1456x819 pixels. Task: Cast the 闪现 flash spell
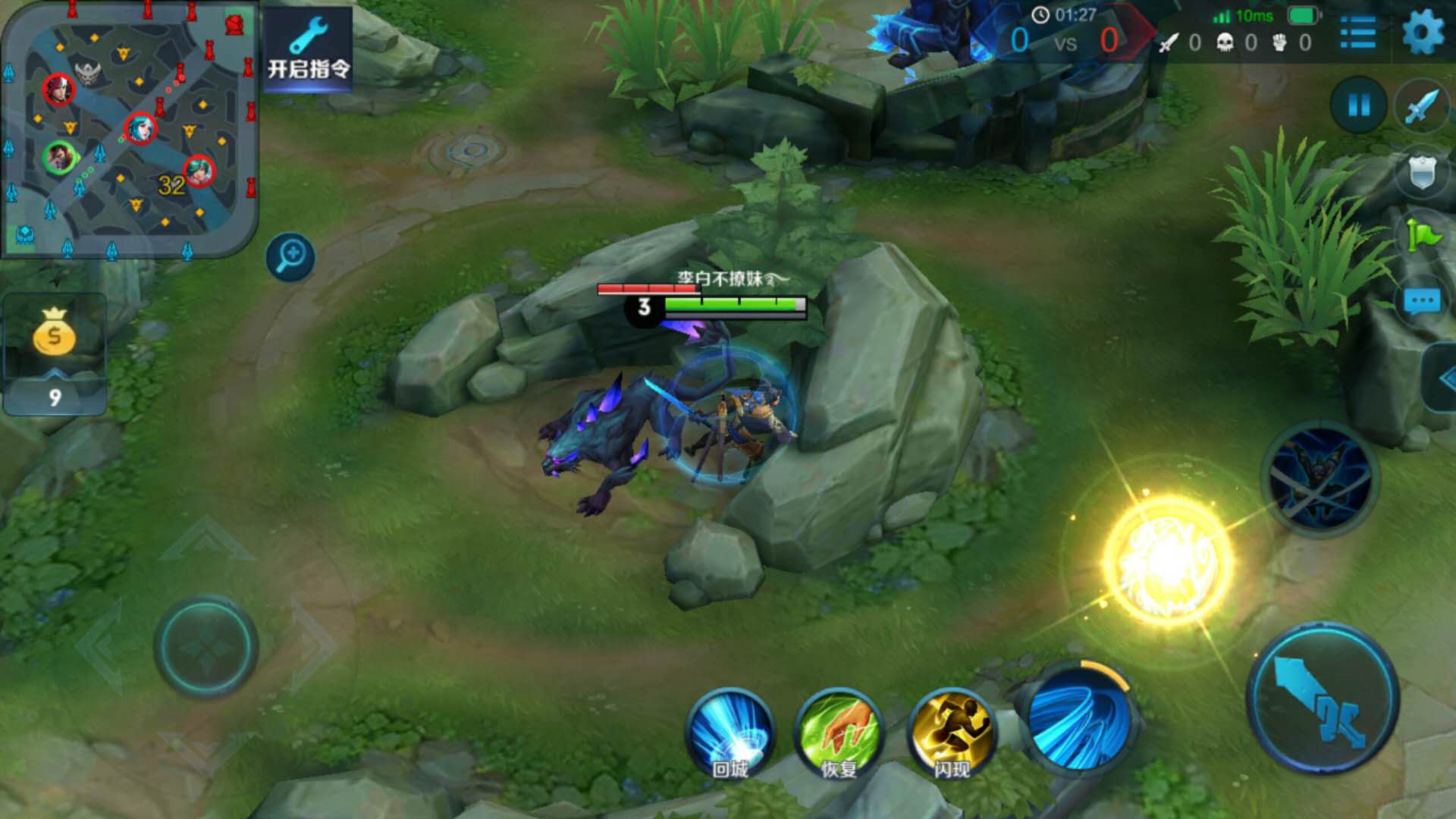tap(952, 733)
